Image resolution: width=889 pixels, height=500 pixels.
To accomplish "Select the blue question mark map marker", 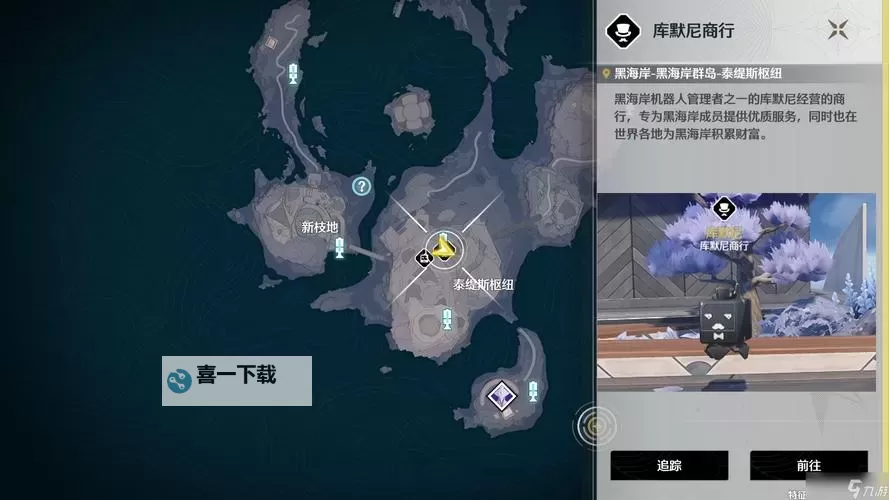I will pyautogui.click(x=362, y=185).
